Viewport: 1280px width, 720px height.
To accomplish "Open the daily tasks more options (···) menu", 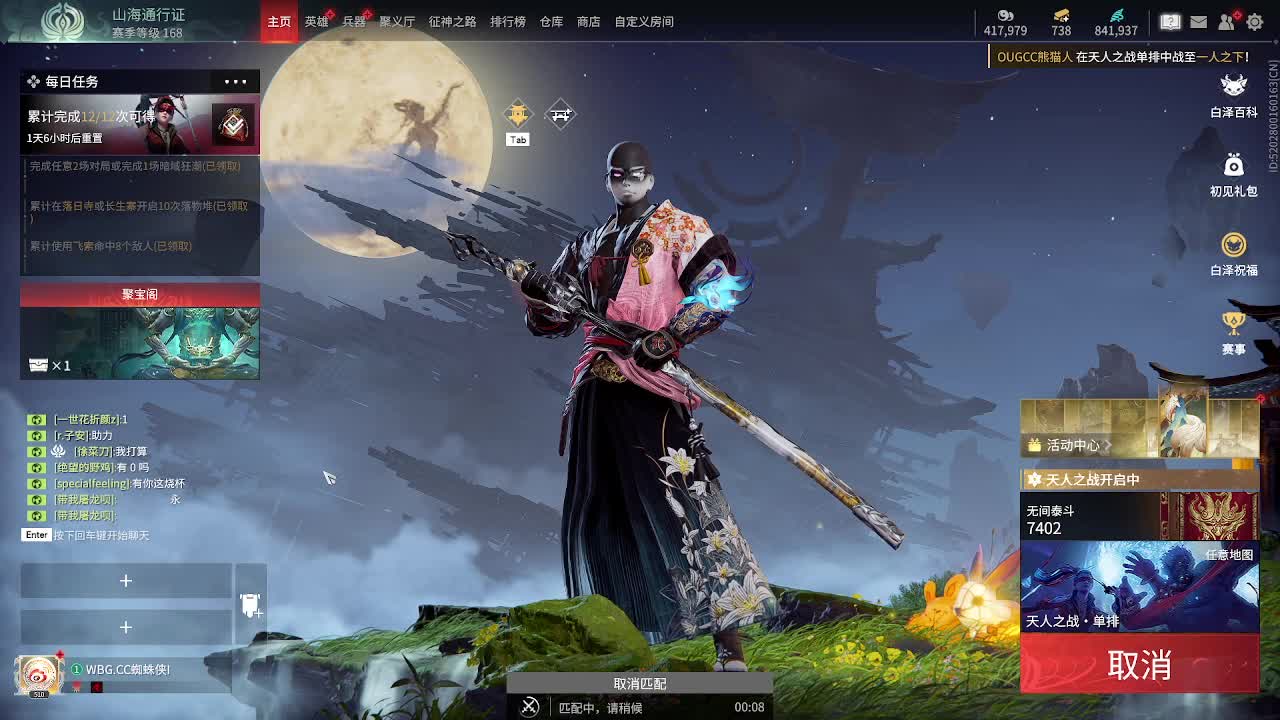I will pos(235,81).
